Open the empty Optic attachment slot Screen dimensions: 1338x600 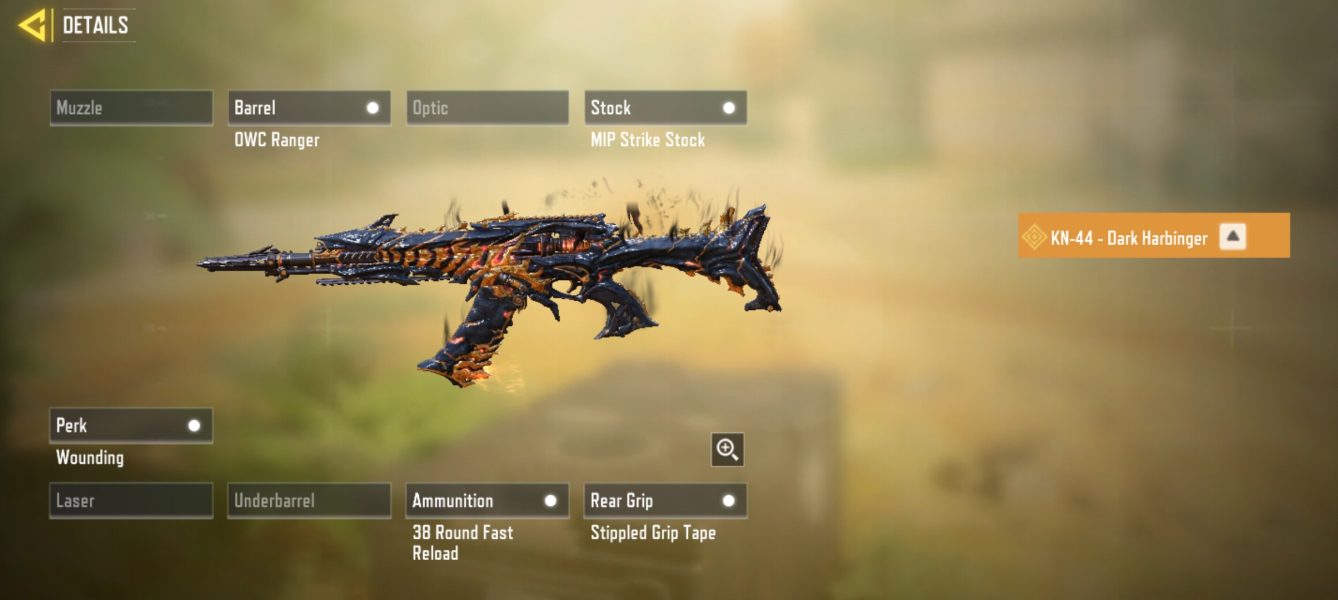(487, 108)
